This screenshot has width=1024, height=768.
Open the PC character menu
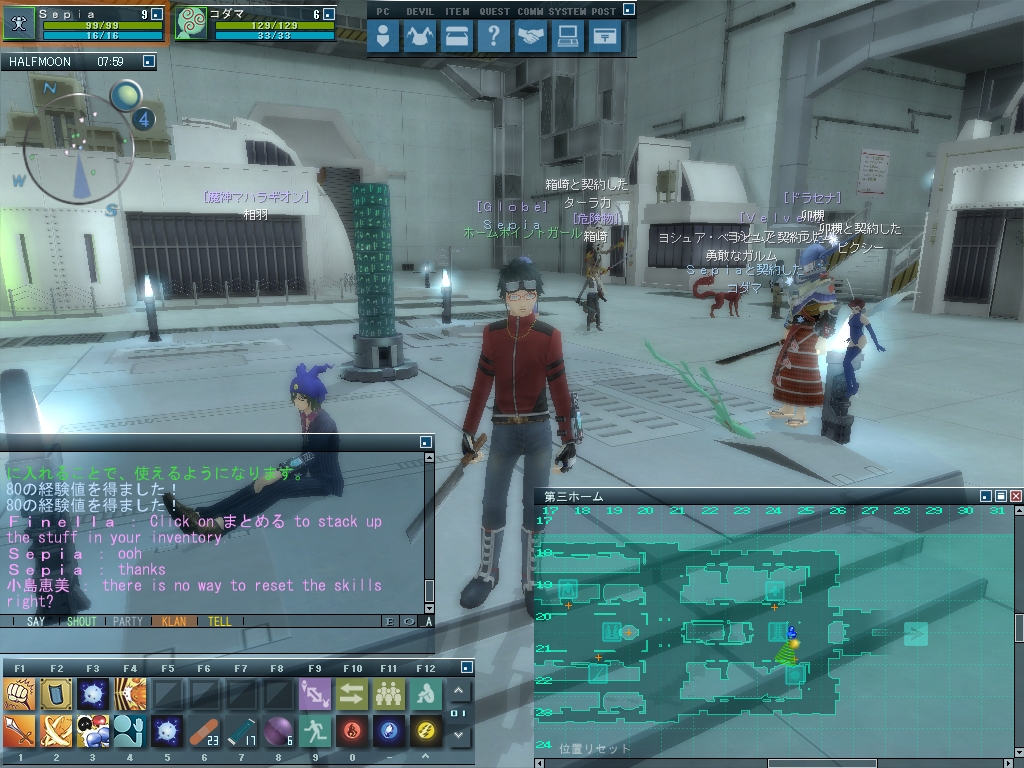pos(383,37)
